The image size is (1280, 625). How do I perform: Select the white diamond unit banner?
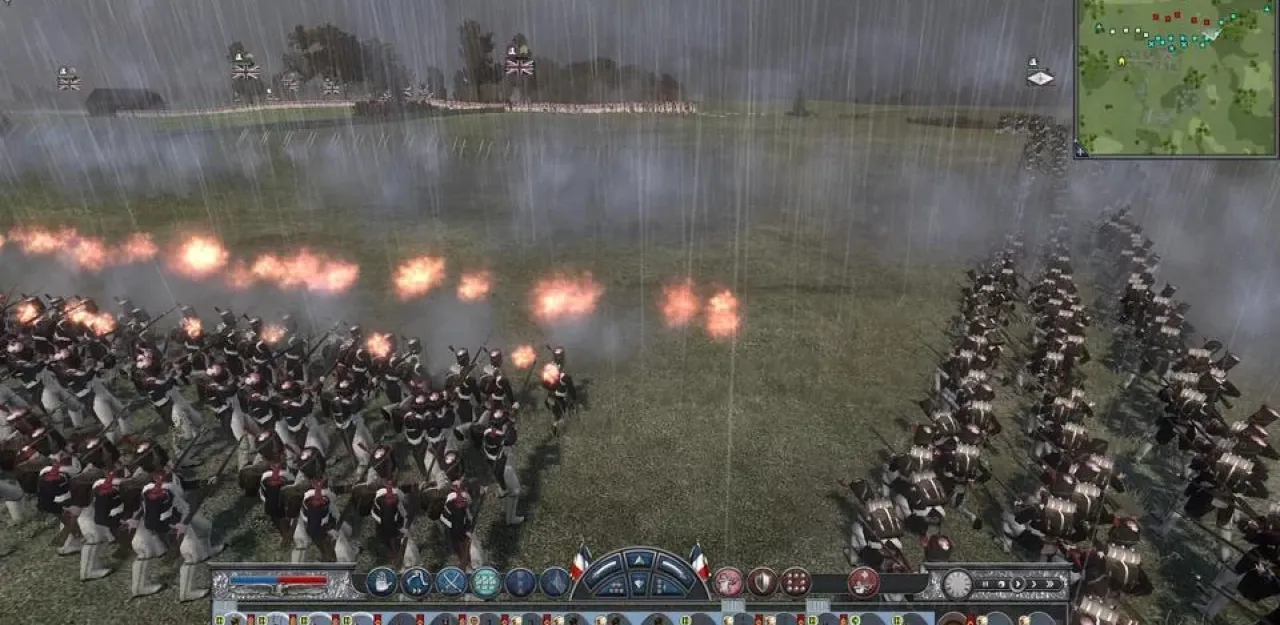[x=1040, y=78]
